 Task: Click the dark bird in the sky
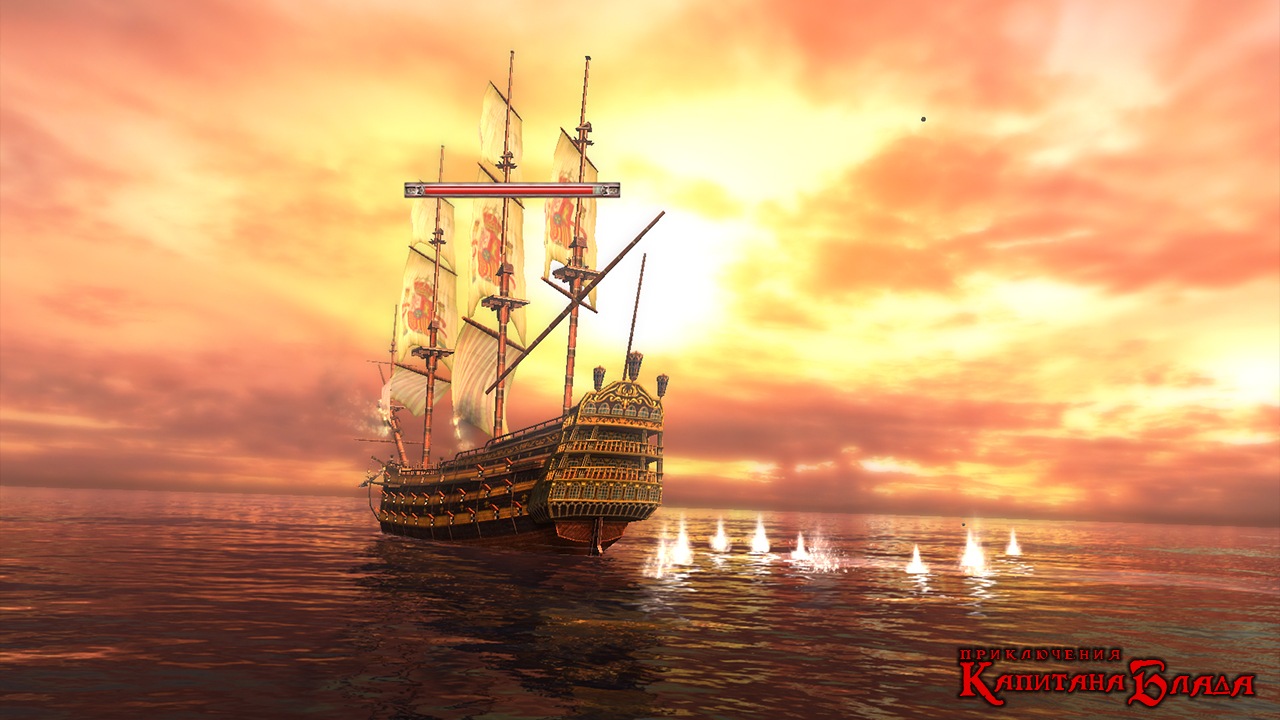[x=921, y=119]
